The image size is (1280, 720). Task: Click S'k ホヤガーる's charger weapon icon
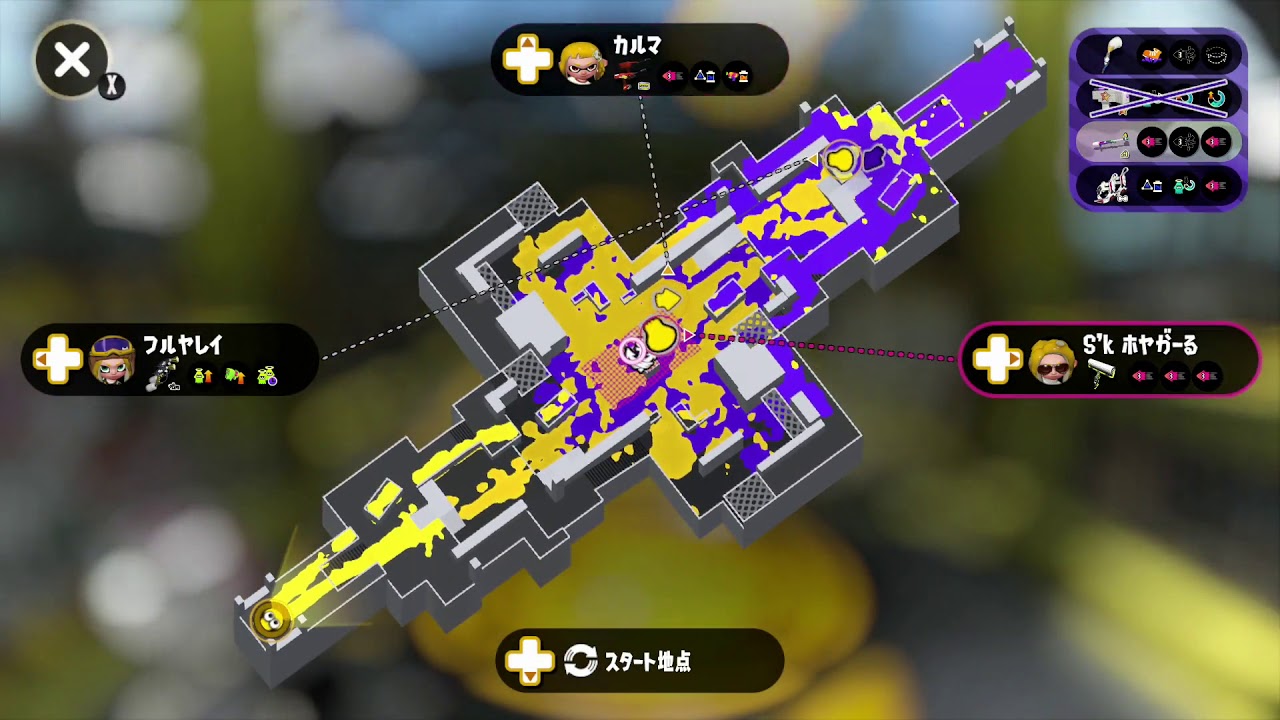(x=1100, y=372)
